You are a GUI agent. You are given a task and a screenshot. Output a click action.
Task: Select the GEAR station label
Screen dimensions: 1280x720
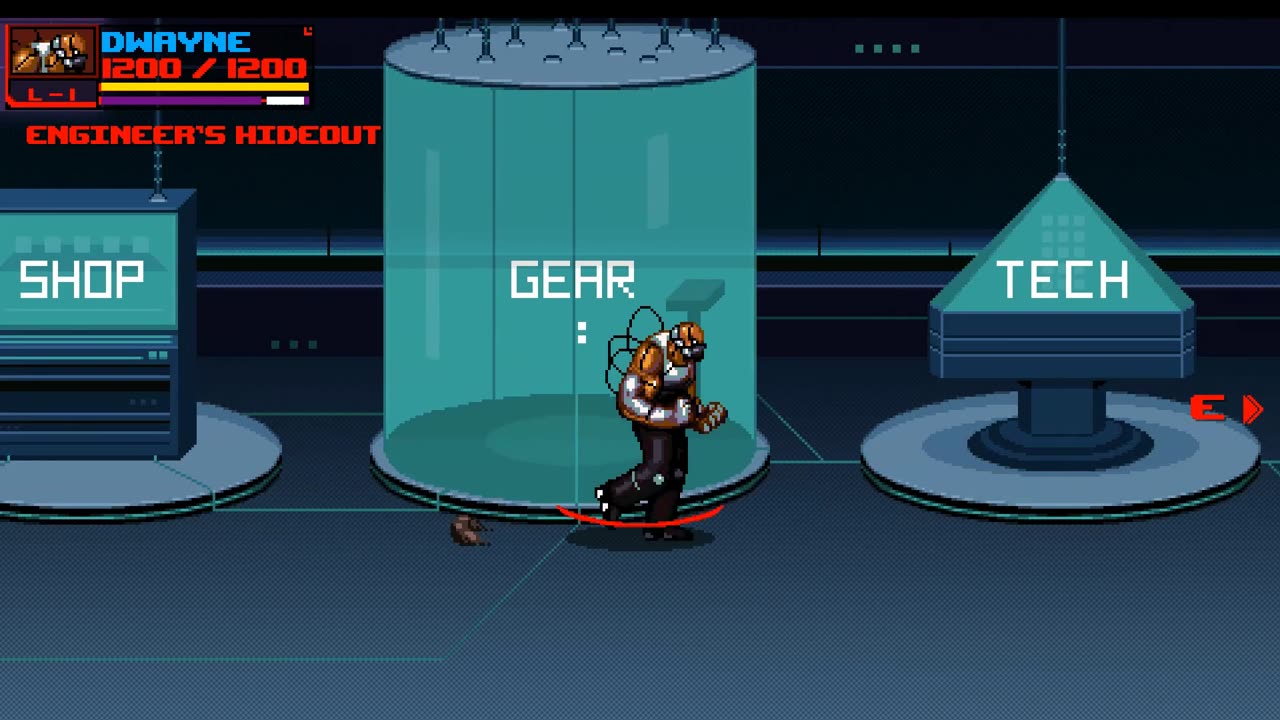point(572,280)
